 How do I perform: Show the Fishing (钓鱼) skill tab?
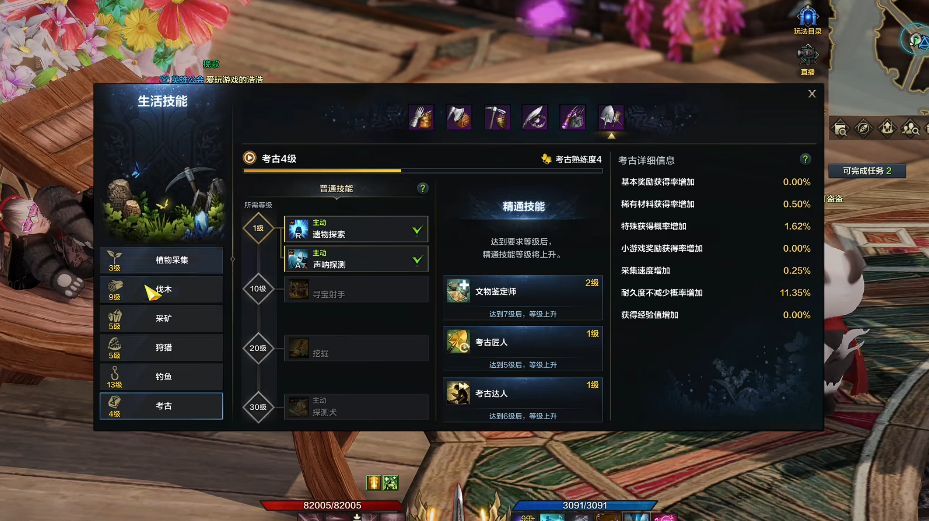(x=161, y=377)
